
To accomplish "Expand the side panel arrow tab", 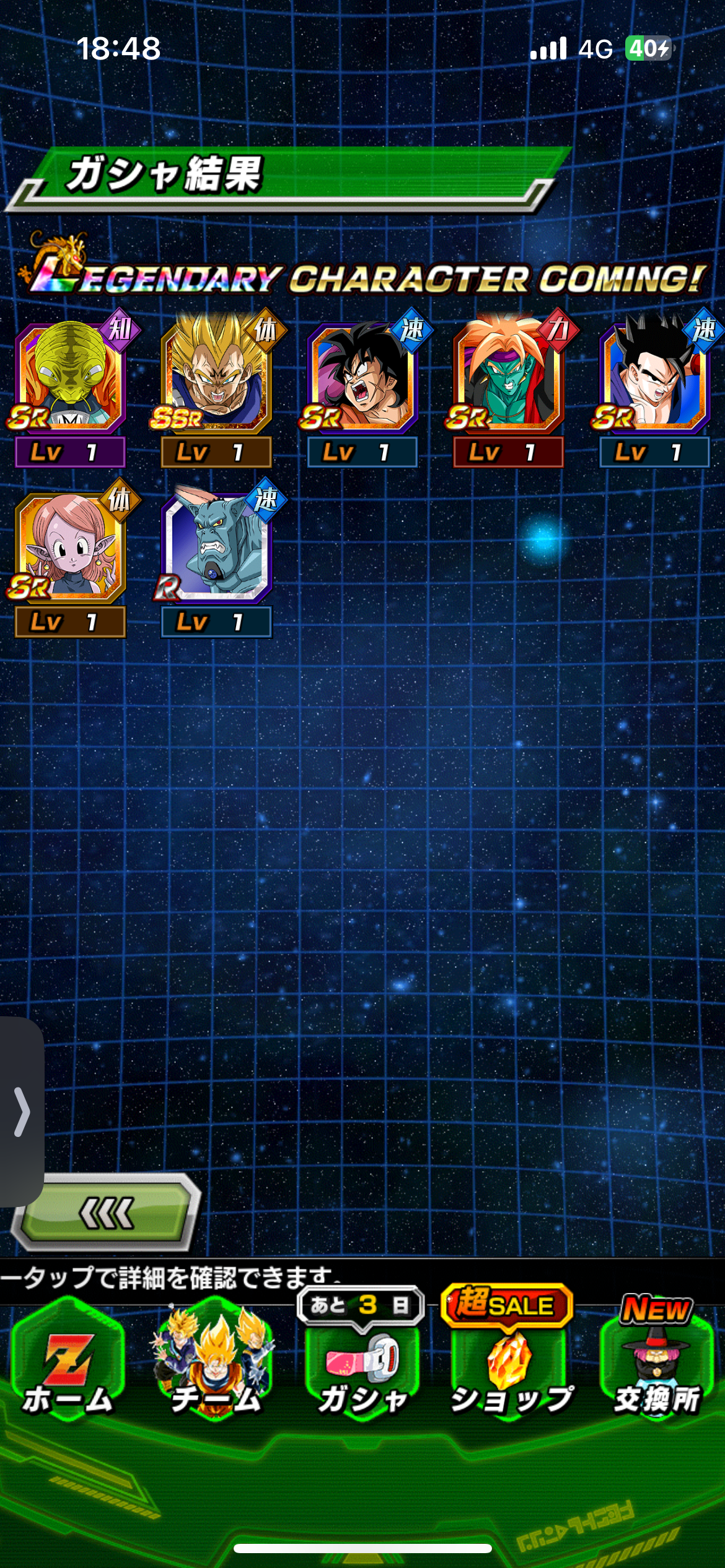I will [22, 1112].
